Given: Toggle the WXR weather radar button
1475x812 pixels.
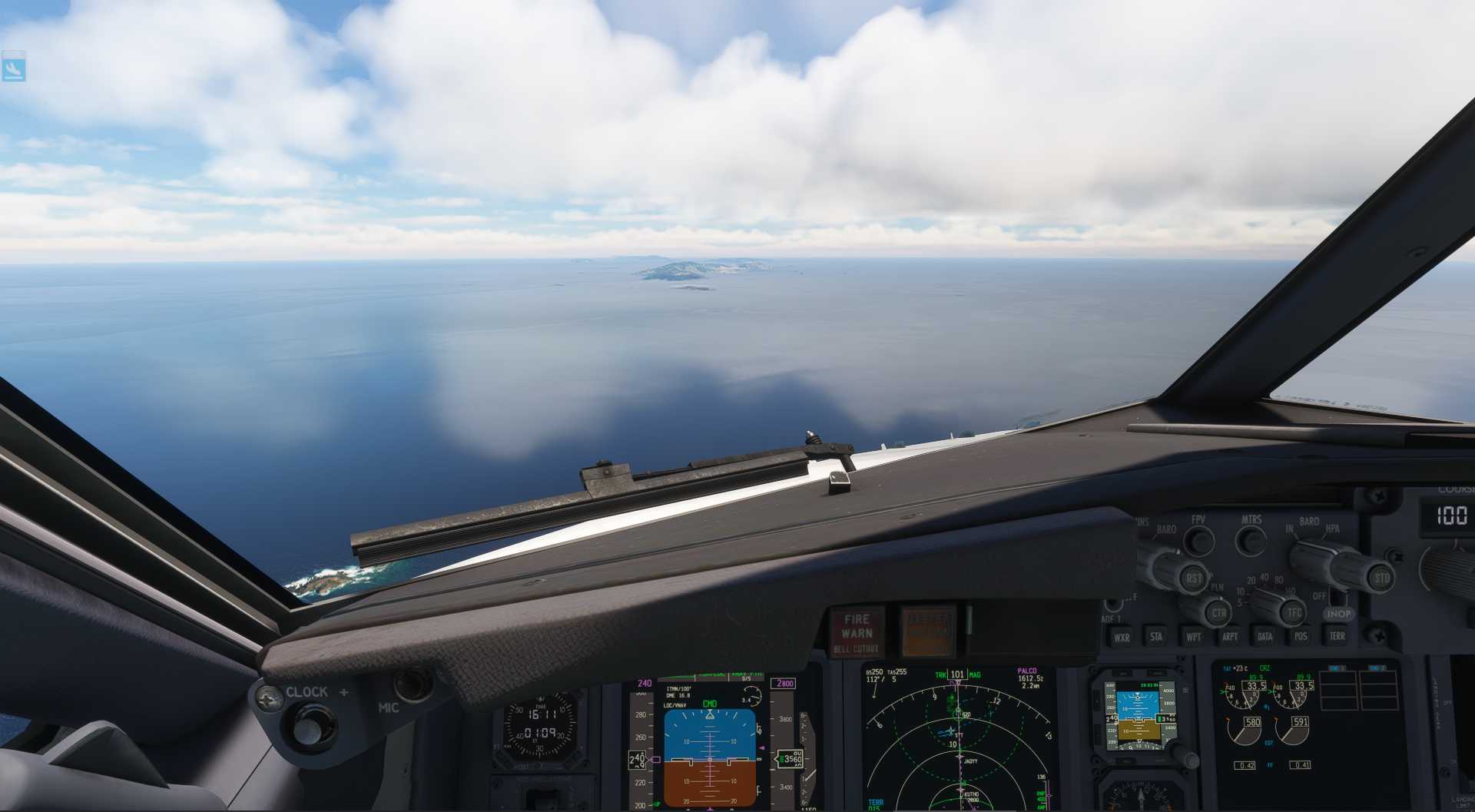Looking at the screenshot, I should click(1122, 637).
